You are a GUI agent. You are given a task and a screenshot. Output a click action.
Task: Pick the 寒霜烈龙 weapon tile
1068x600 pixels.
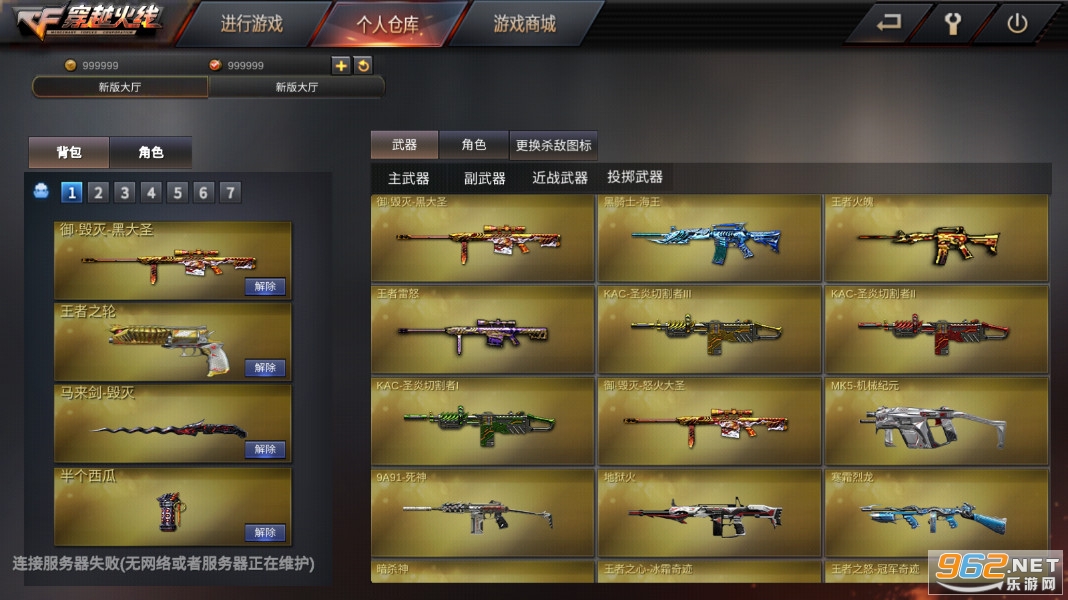(936, 512)
